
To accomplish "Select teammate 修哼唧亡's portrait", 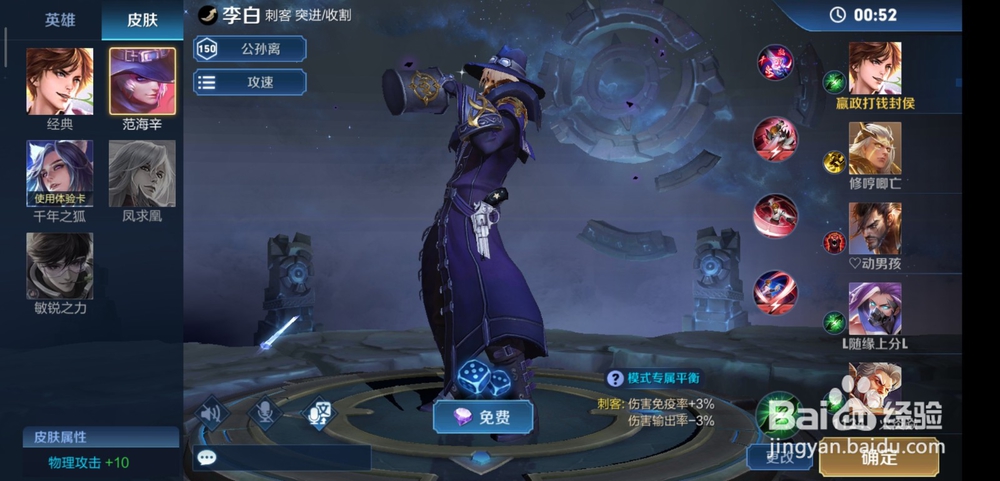I will [x=875, y=148].
